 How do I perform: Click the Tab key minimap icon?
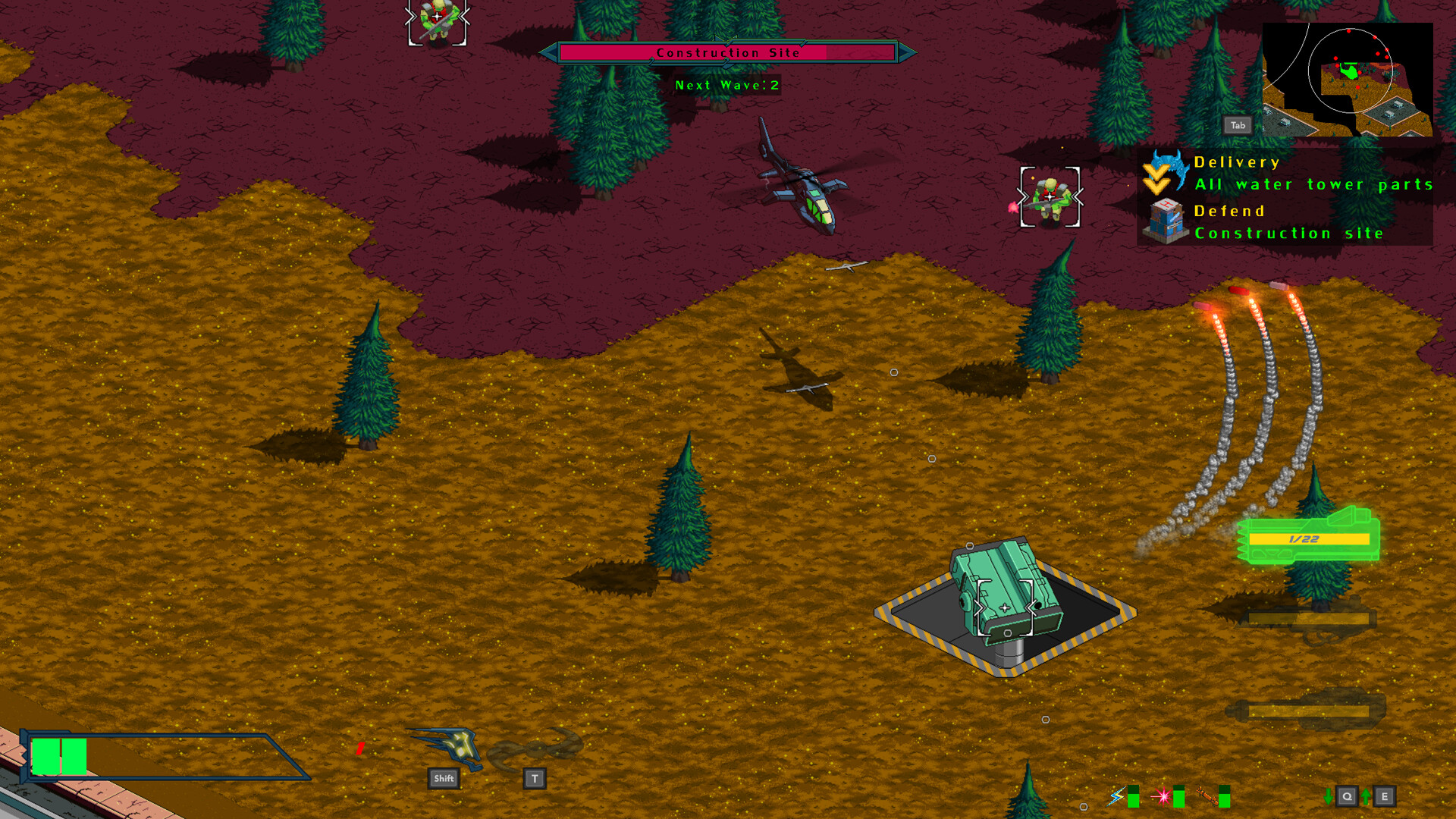coord(1238,125)
